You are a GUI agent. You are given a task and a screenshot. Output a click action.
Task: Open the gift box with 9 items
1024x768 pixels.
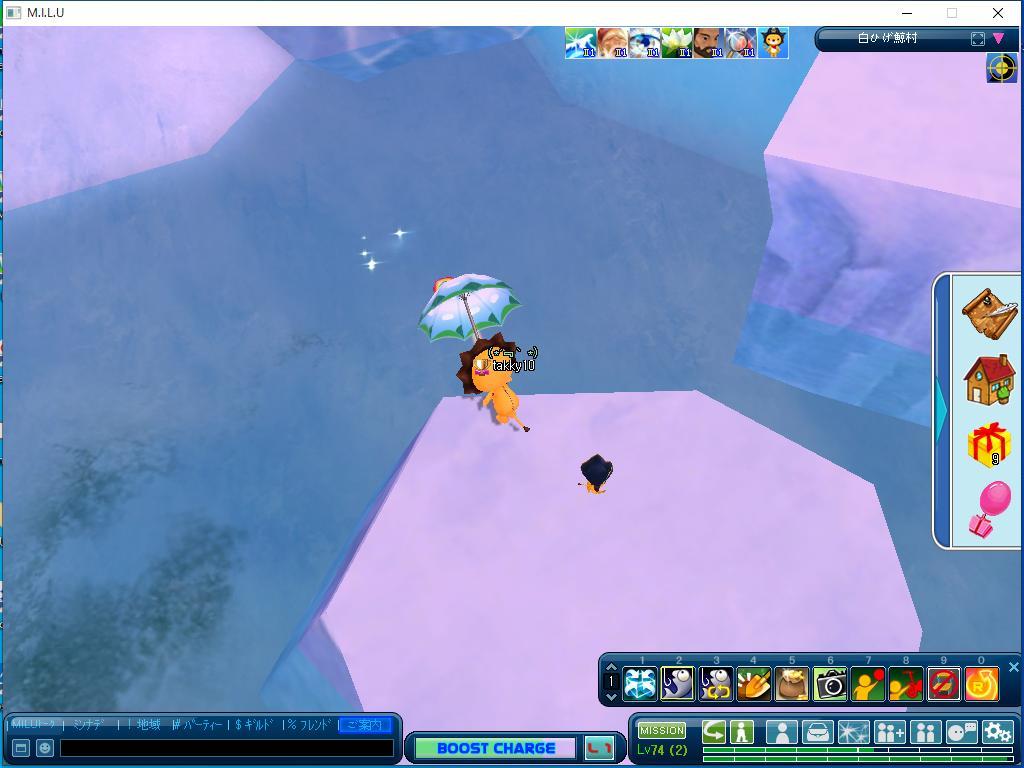point(989,445)
